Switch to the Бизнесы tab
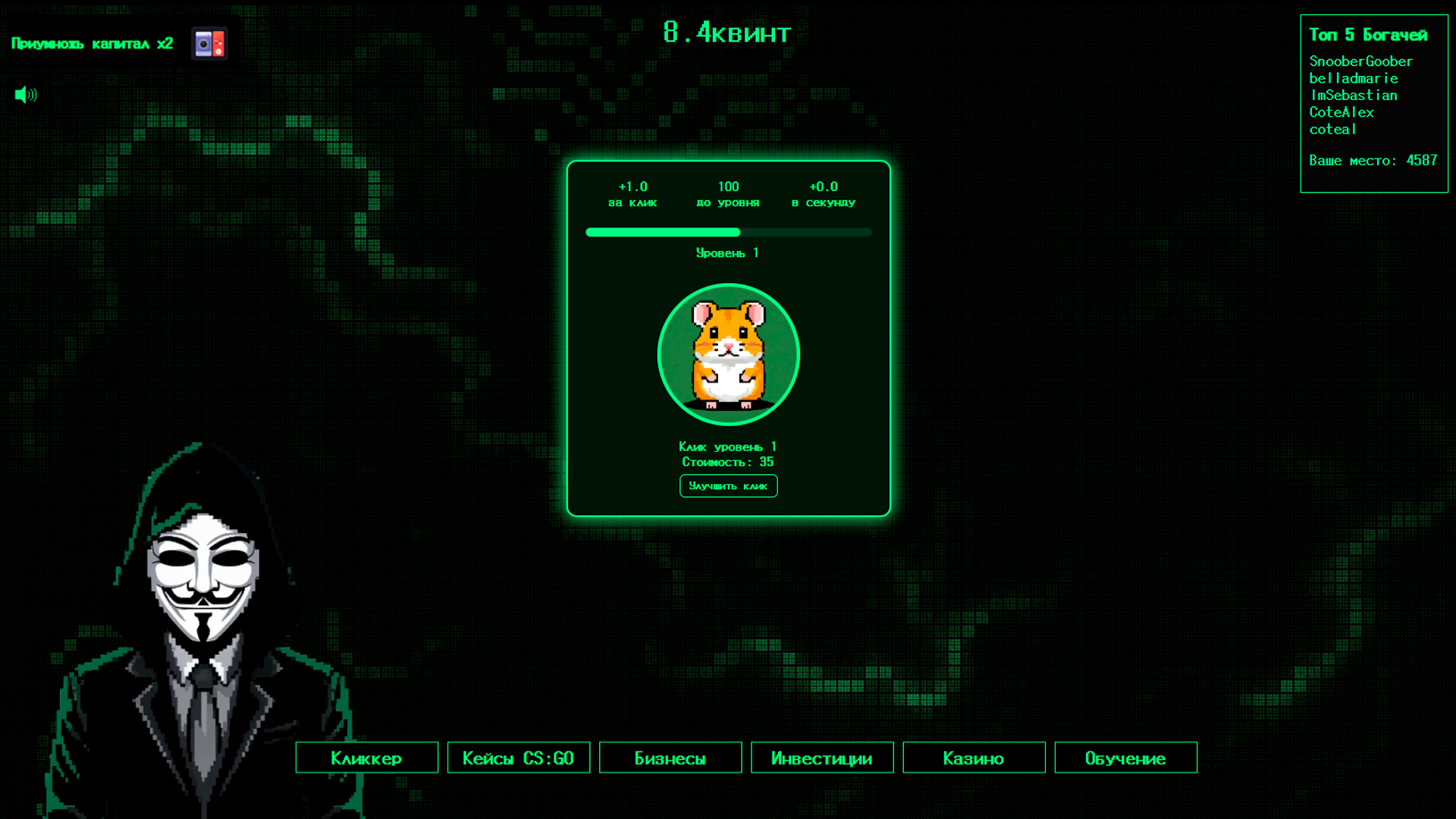This screenshot has height=819, width=1456. (670, 757)
